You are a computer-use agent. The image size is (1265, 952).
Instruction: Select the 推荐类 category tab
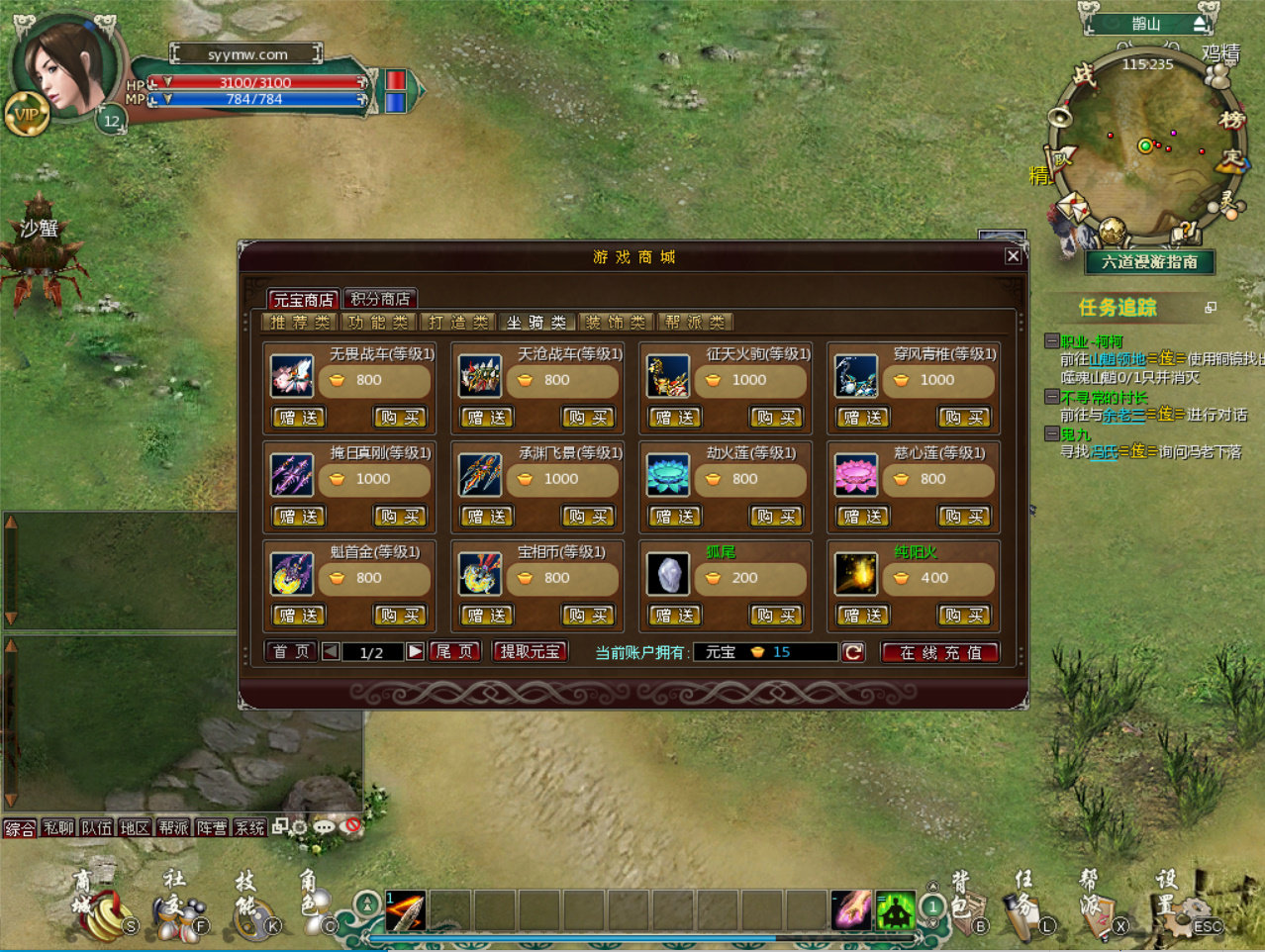pyautogui.click(x=299, y=323)
